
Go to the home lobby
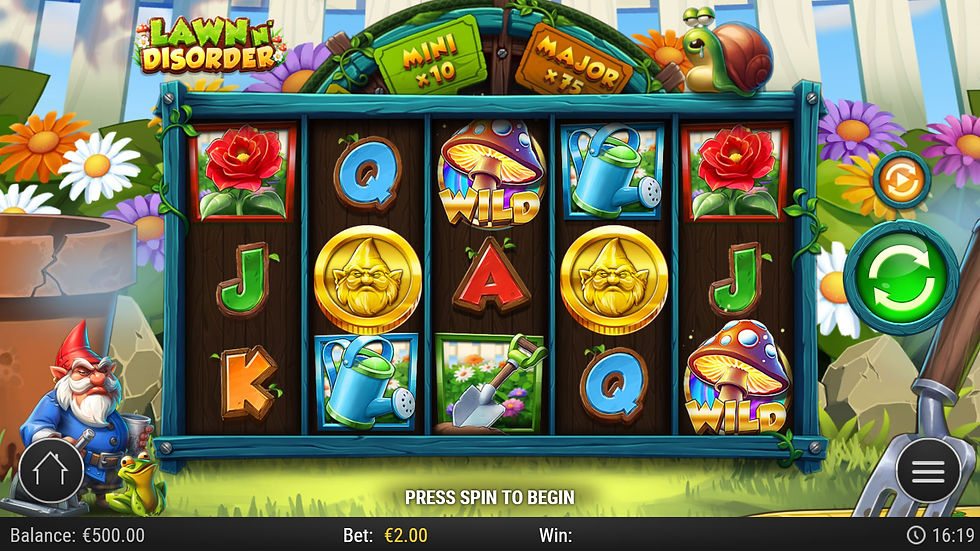[x=50, y=470]
